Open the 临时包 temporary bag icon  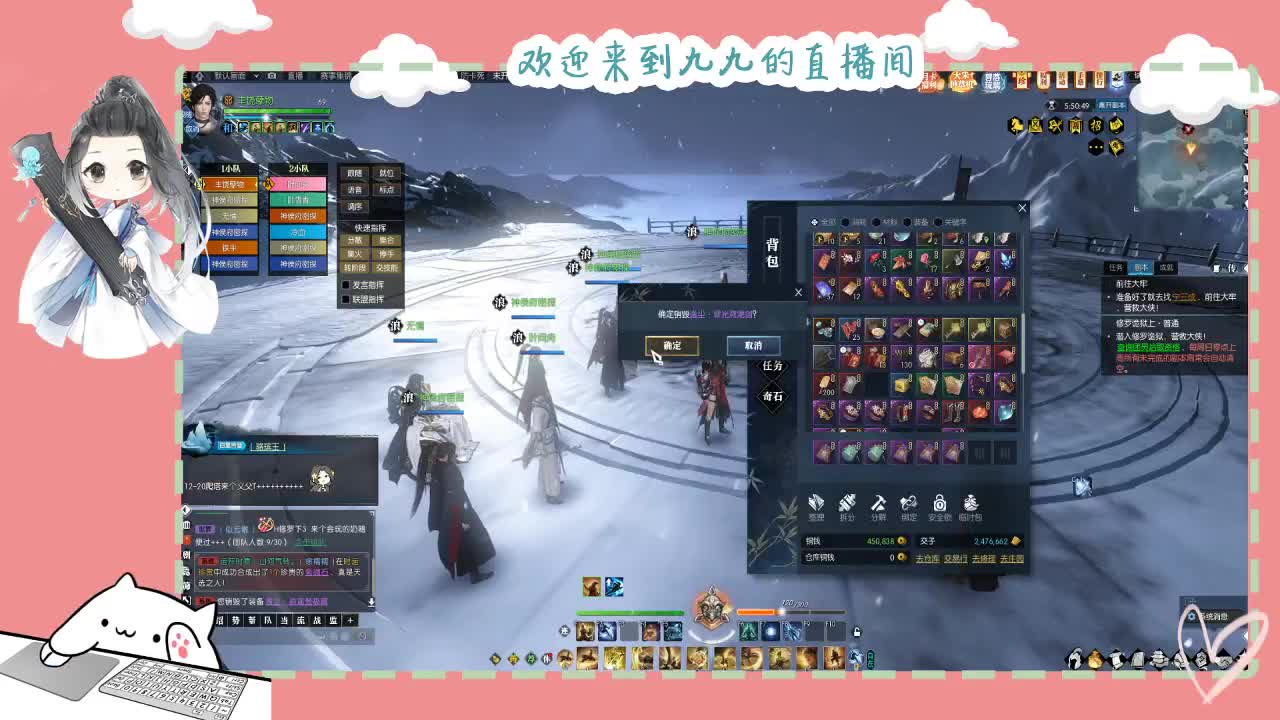point(970,503)
